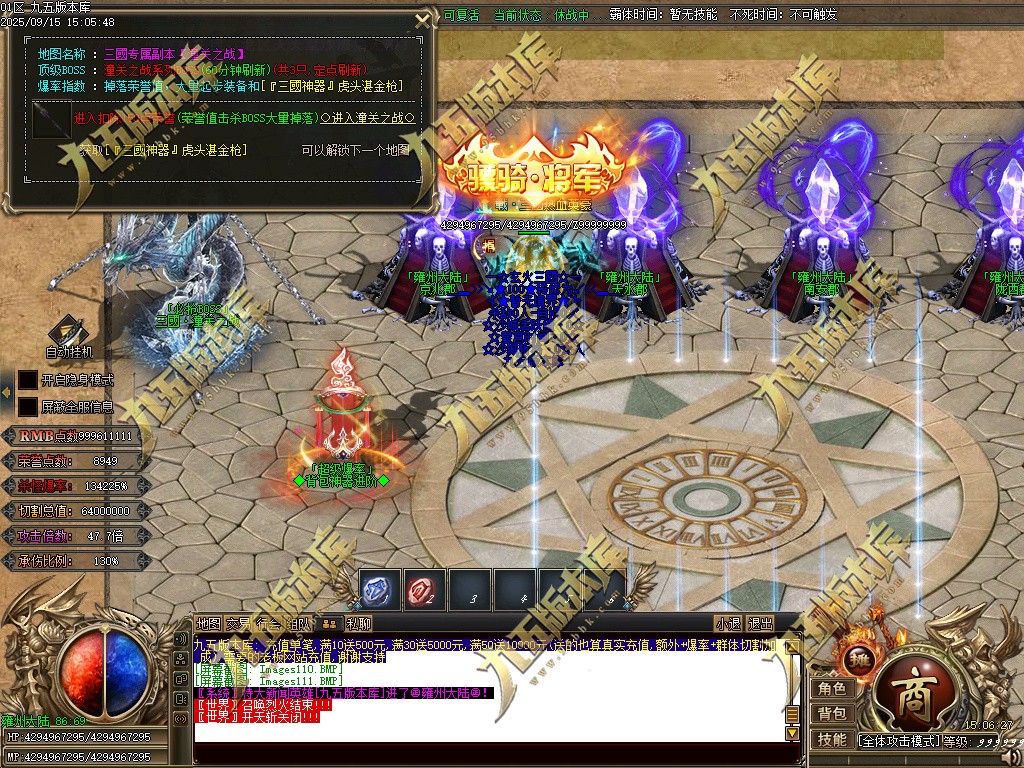Screen dimensions: 1024x768
Task: Open the 组队 team button
Action: click(299, 624)
